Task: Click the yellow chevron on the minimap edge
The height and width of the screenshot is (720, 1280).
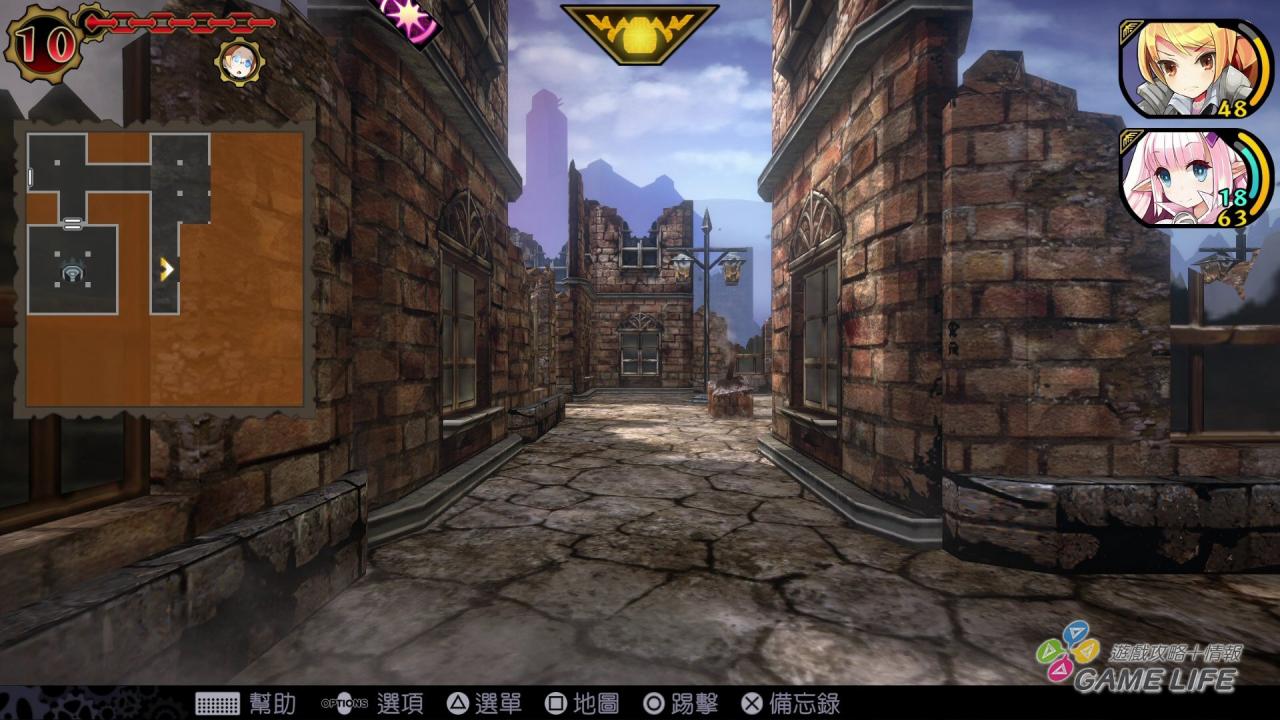Action: tap(167, 268)
